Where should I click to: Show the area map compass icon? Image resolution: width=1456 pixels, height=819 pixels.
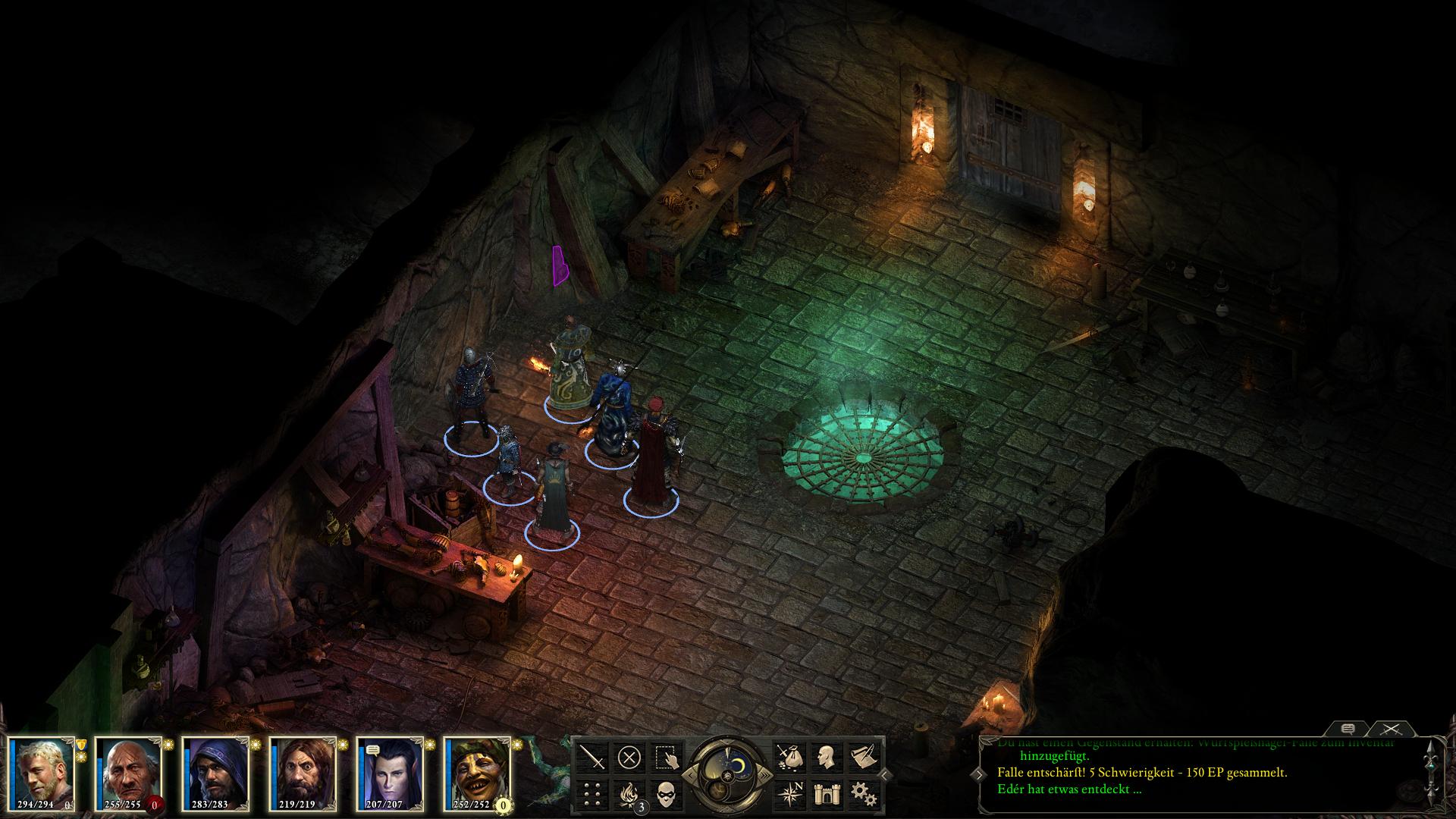pos(789,794)
